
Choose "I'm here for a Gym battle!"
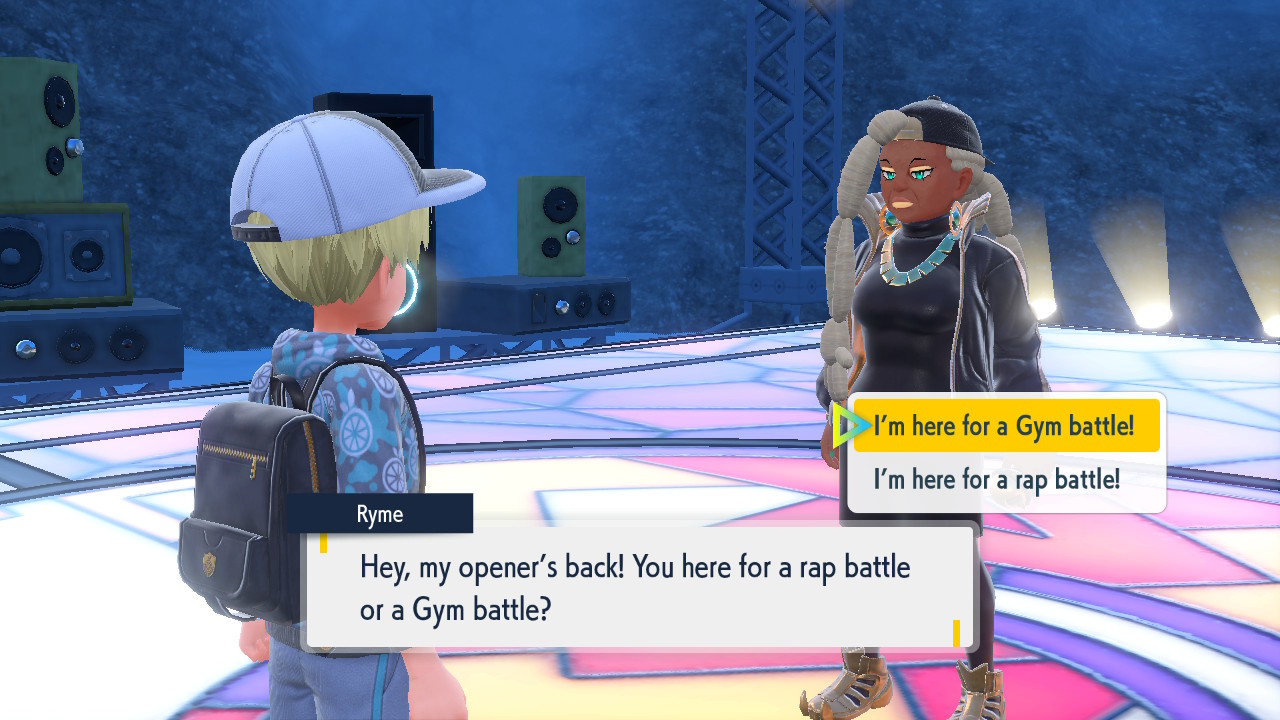click(1004, 427)
